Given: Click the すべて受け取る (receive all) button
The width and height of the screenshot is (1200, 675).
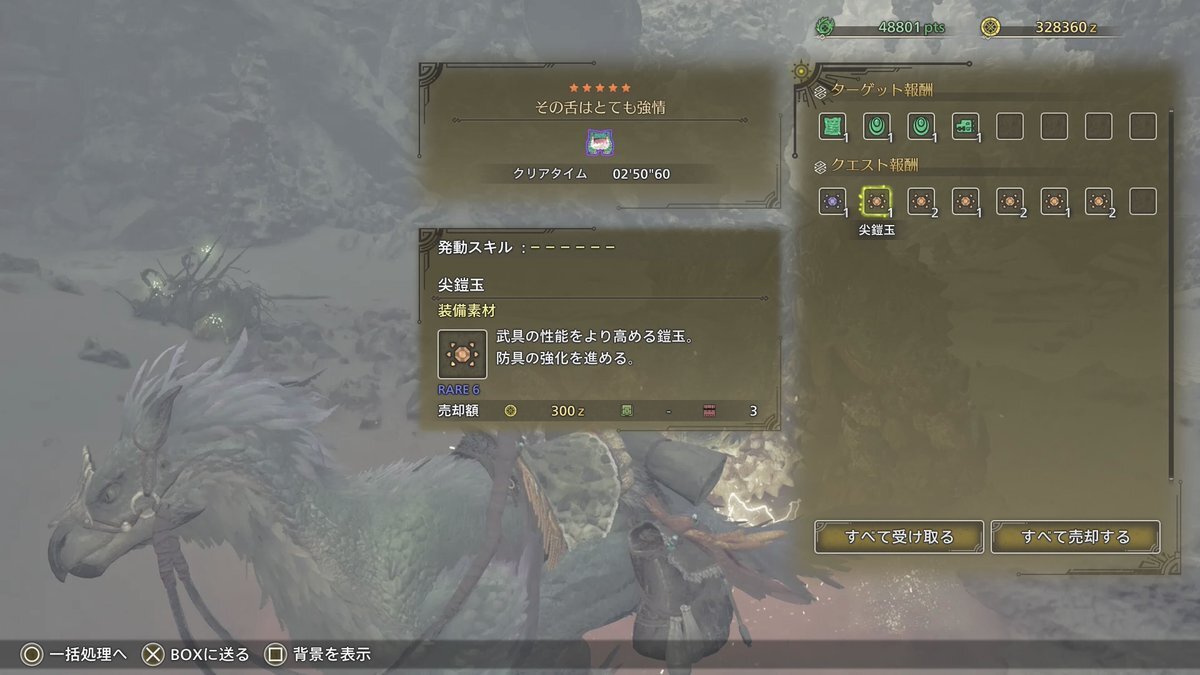Looking at the screenshot, I should (x=899, y=537).
